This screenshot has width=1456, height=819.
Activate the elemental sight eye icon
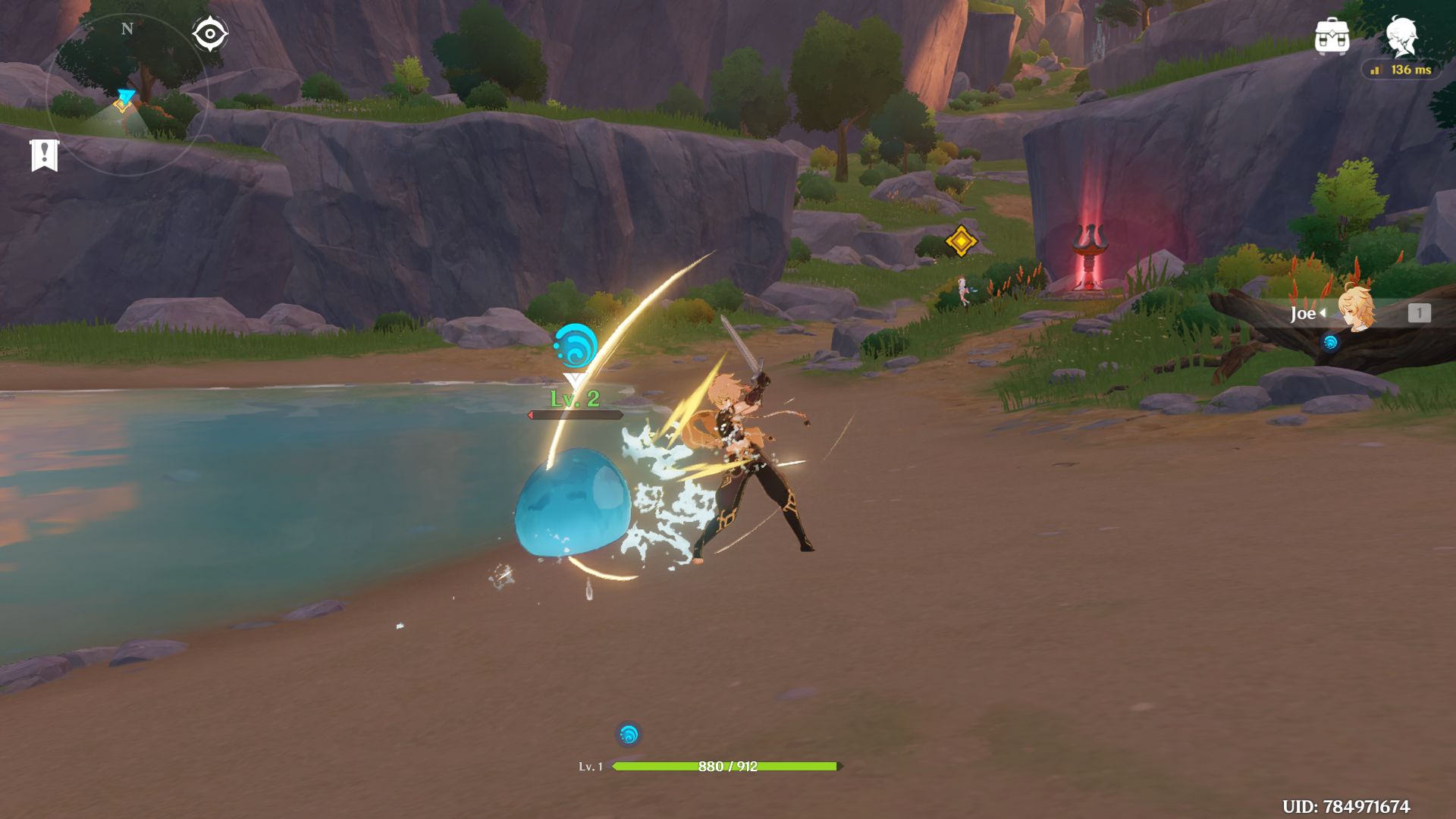click(x=209, y=34)
